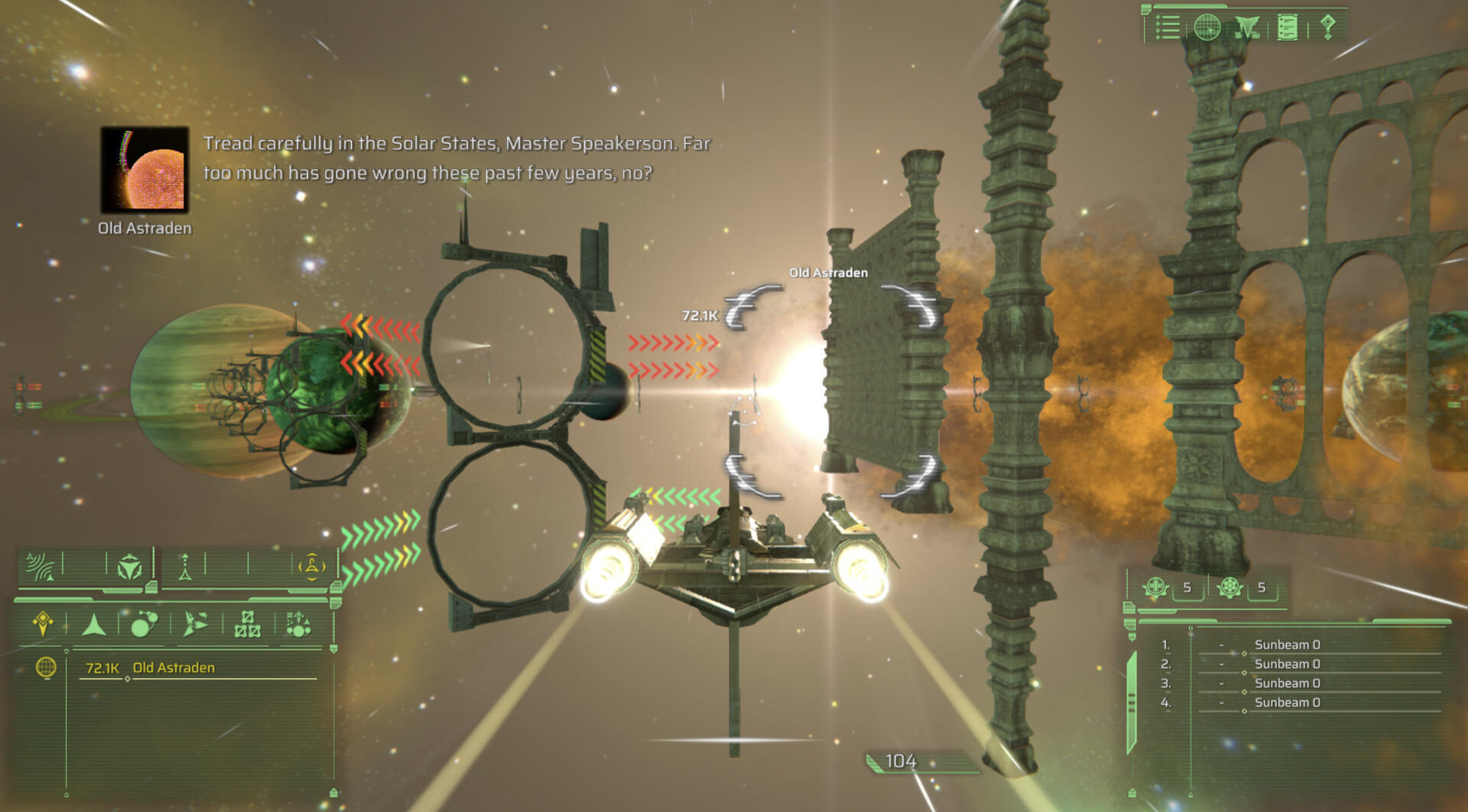Select the cargo crates icon in the HUD
This screenshot has height=812, width=1468.
[x=248, y=625]
